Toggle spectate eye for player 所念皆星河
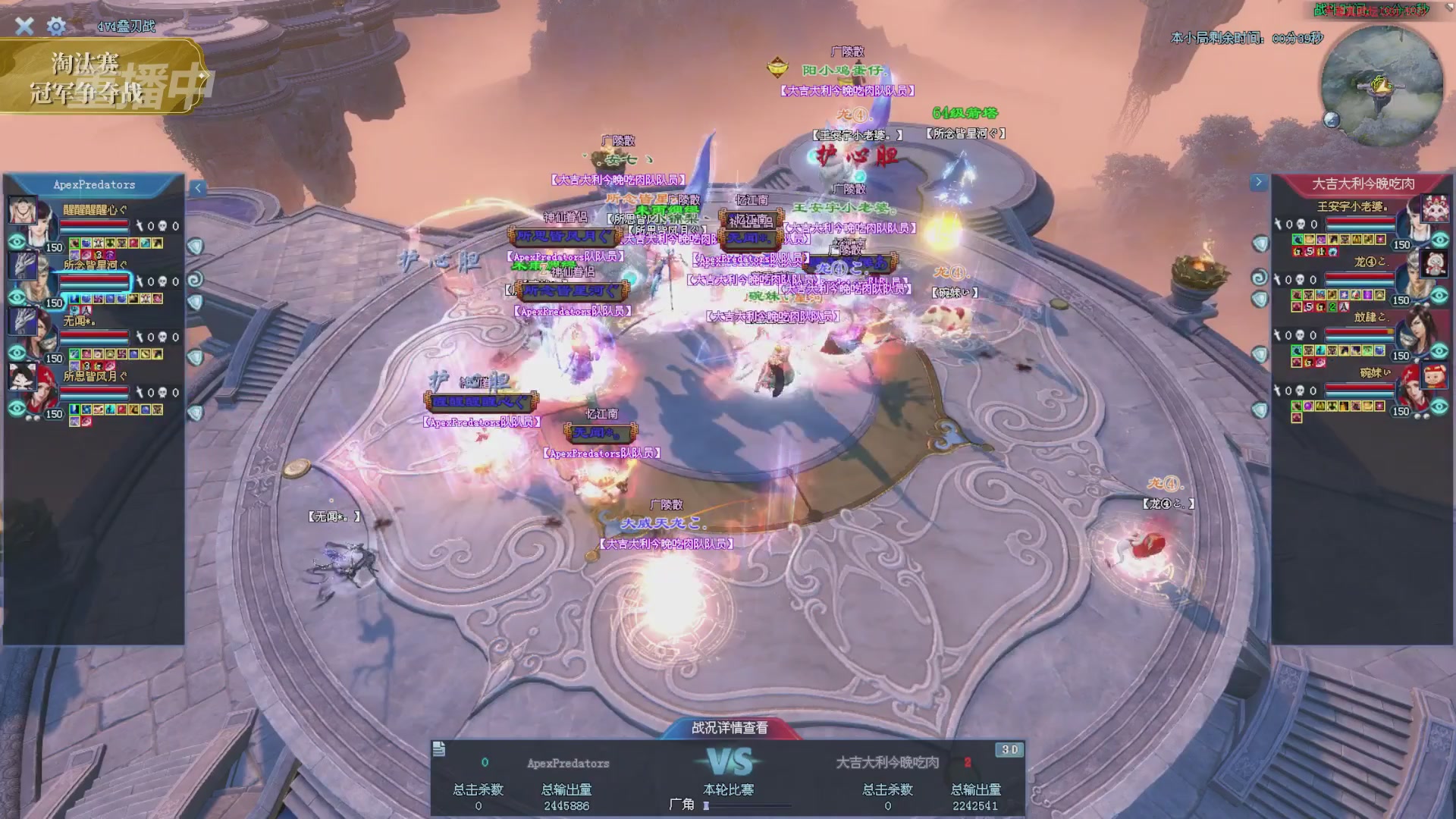 (17, 297)
